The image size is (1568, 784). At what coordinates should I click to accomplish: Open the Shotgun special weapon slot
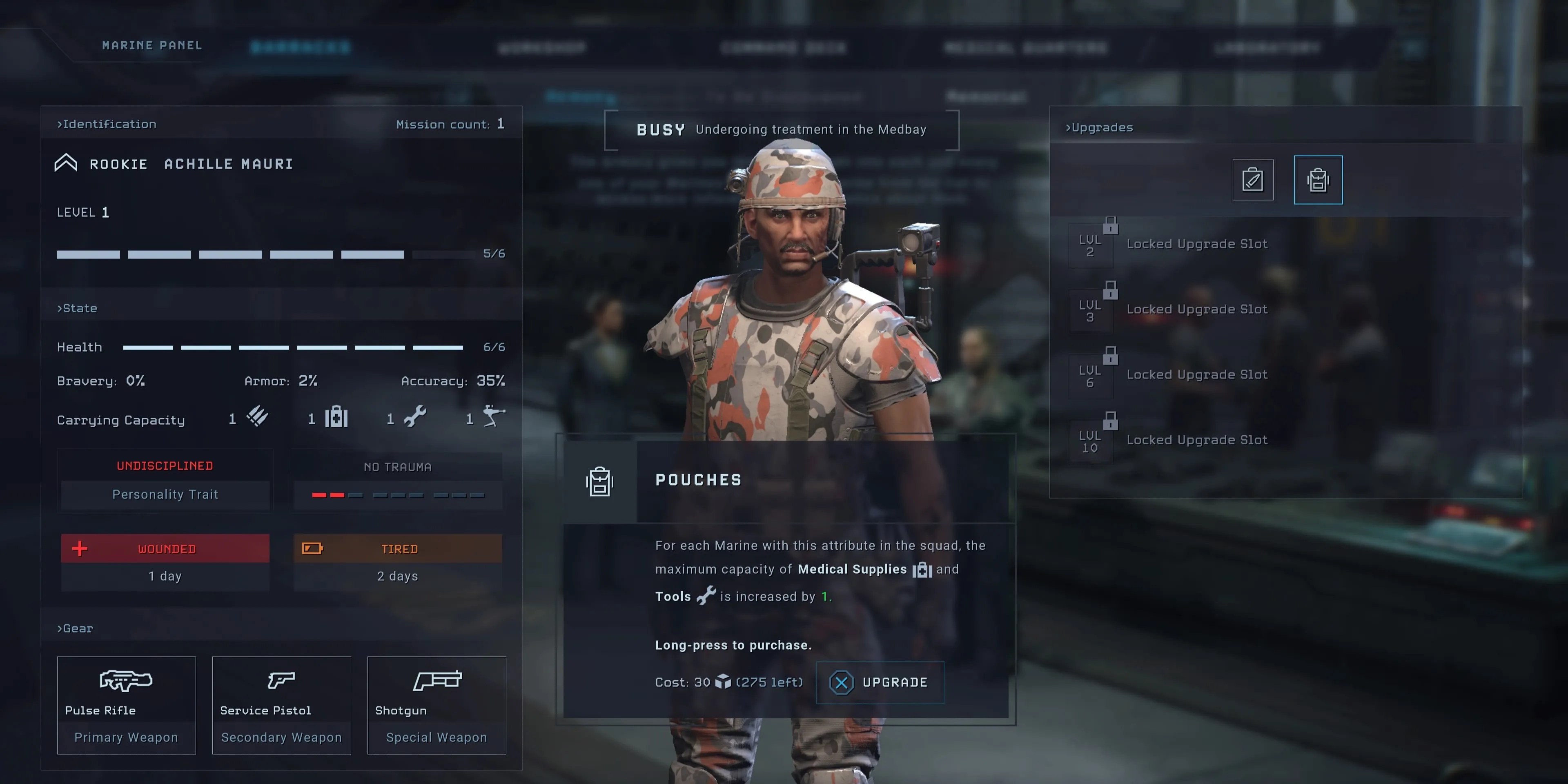437,705
